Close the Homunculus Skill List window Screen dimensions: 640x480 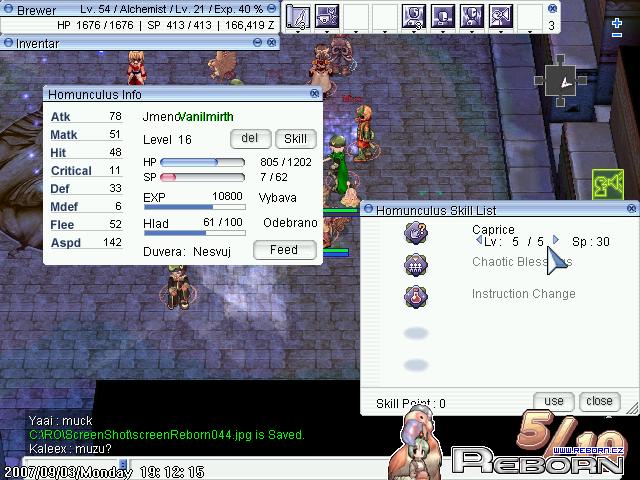632,210
